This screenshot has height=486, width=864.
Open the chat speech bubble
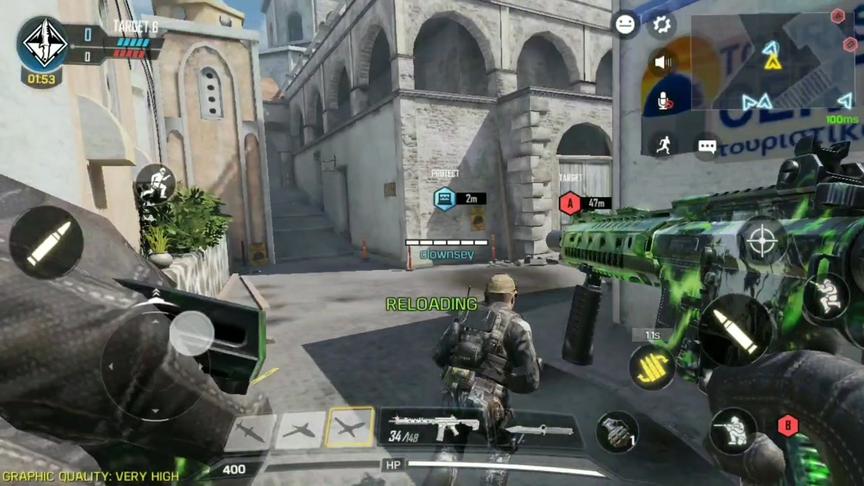pos(707,146)
